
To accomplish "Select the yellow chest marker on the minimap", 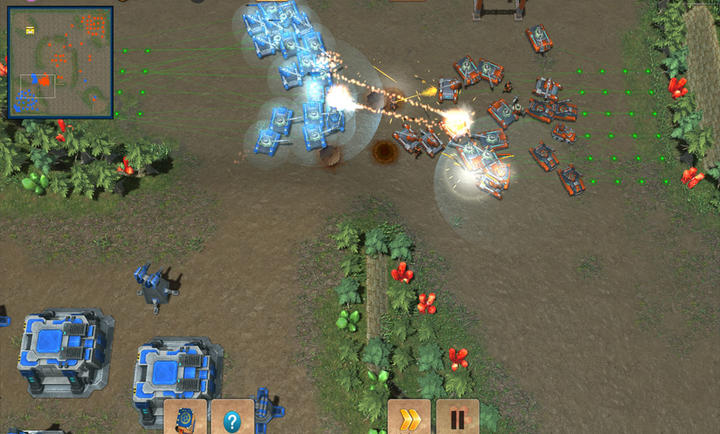I will [x=30, y=31].
